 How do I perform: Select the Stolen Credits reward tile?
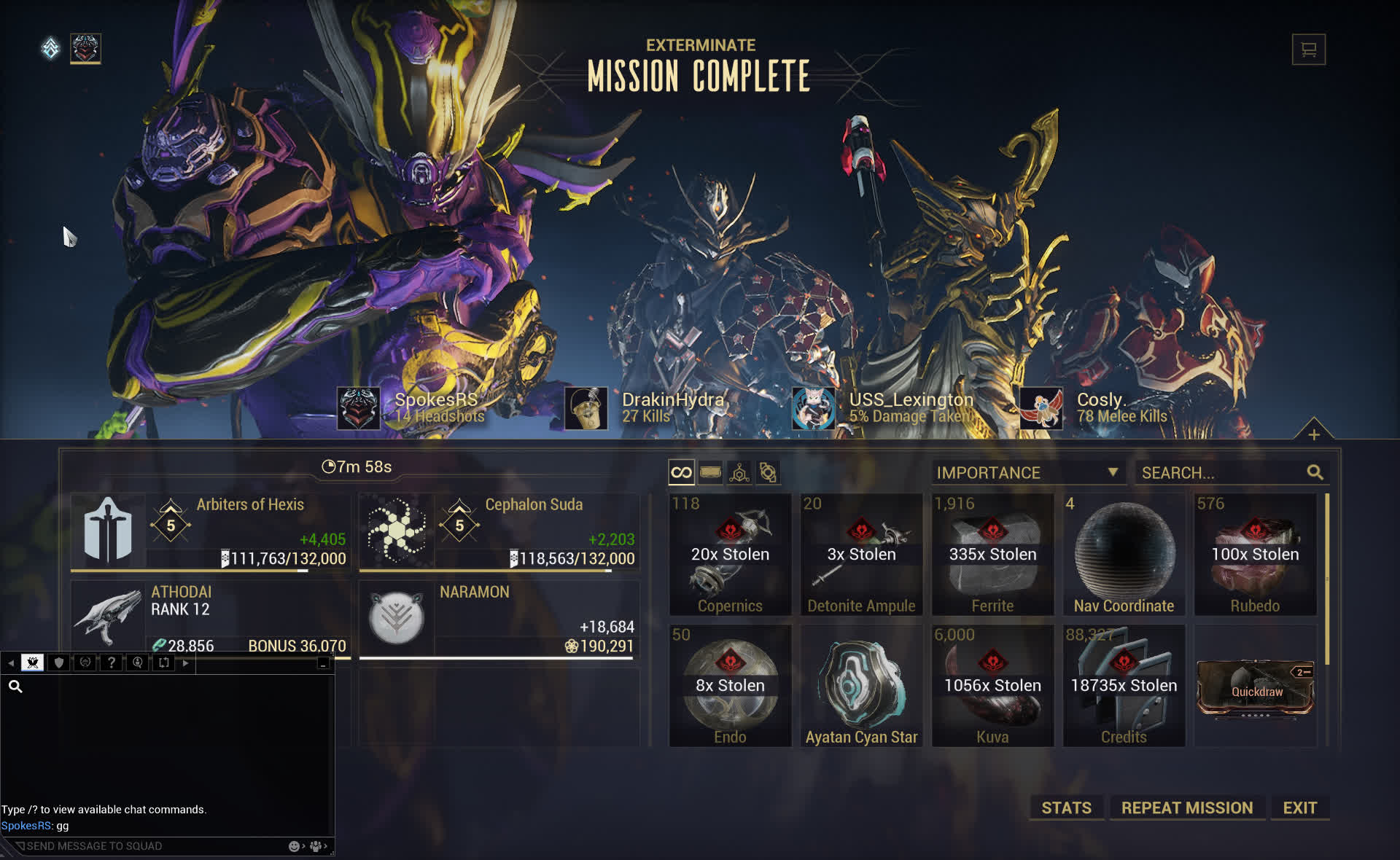coord(1124,686)
